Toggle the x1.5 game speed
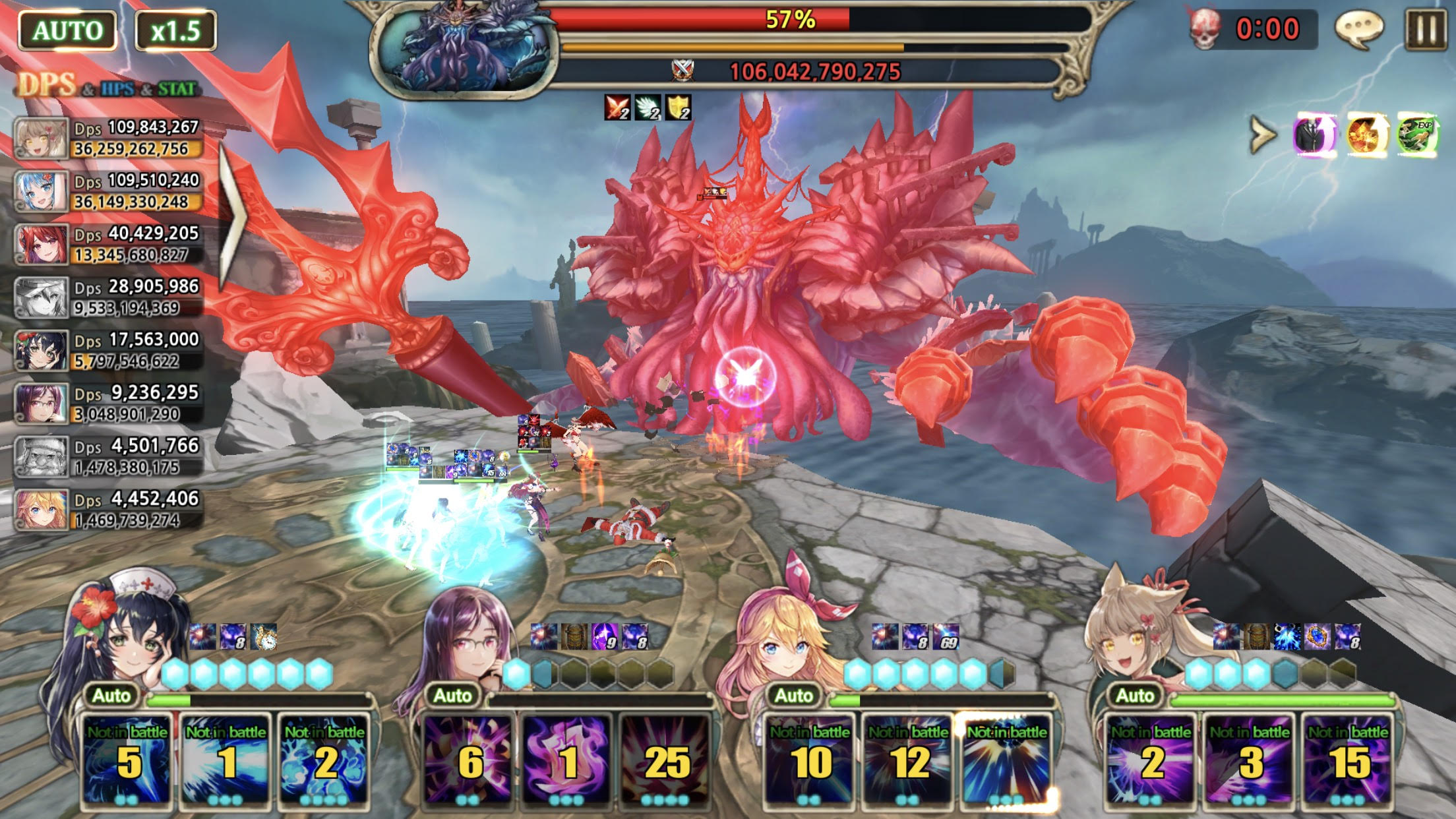This screenshot has height=819, width=1456. pos(175,30)
